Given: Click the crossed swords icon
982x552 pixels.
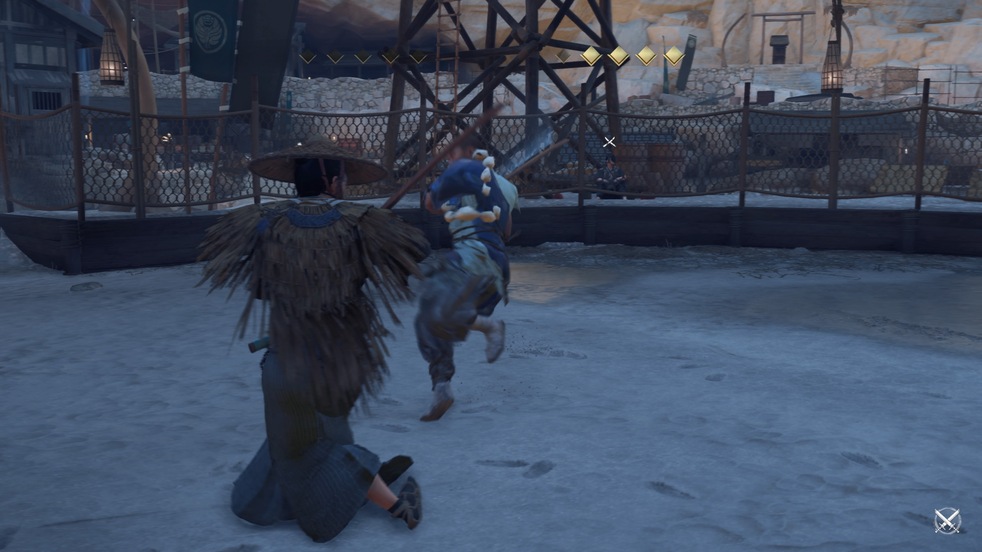Looking at the screenshot, I should coord(946,520).
